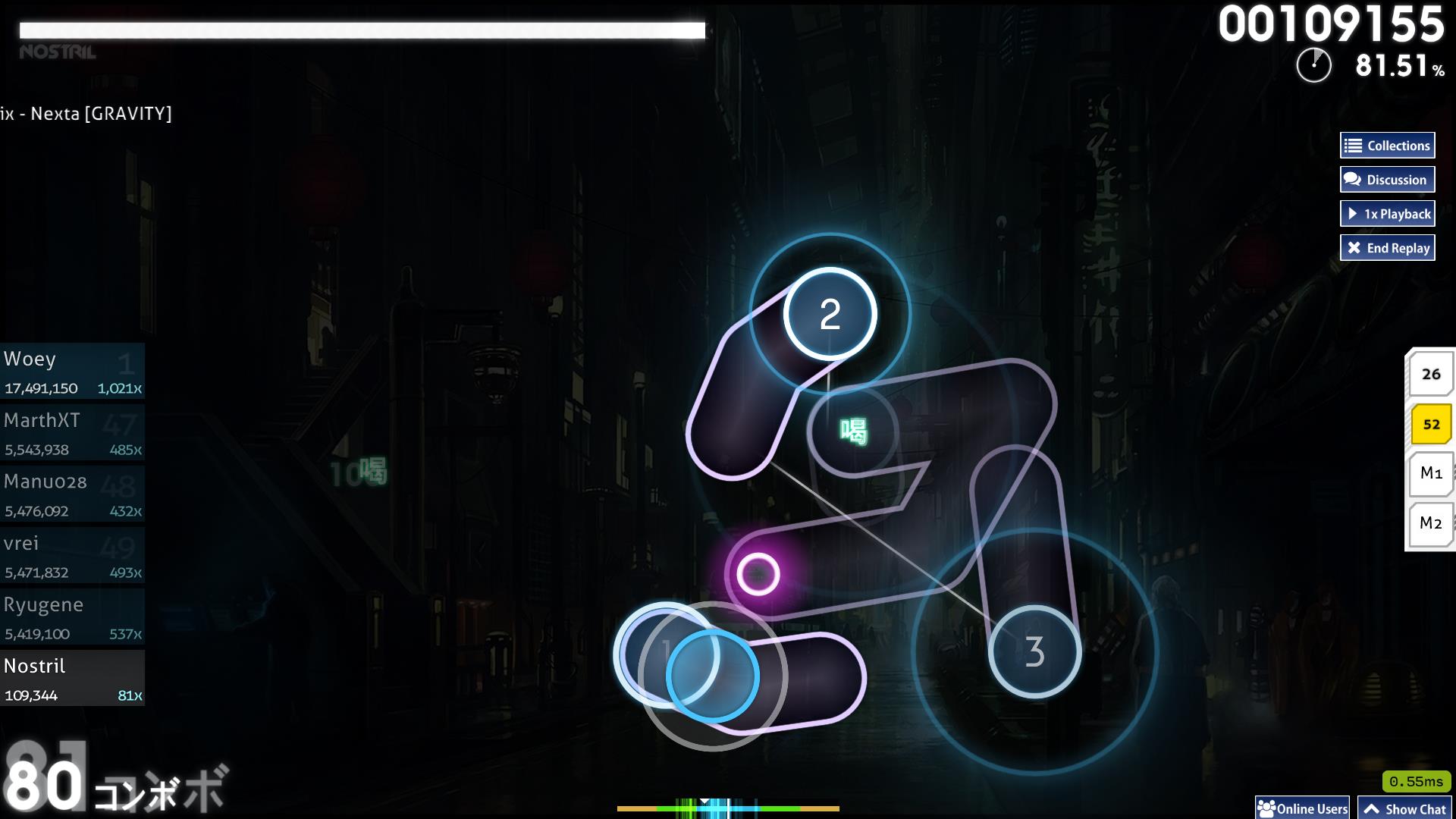Viewport: 1456px width, 819px height.
Task: Open the Discussion button
Action: pyautogui.click(x=1387, y=180)
